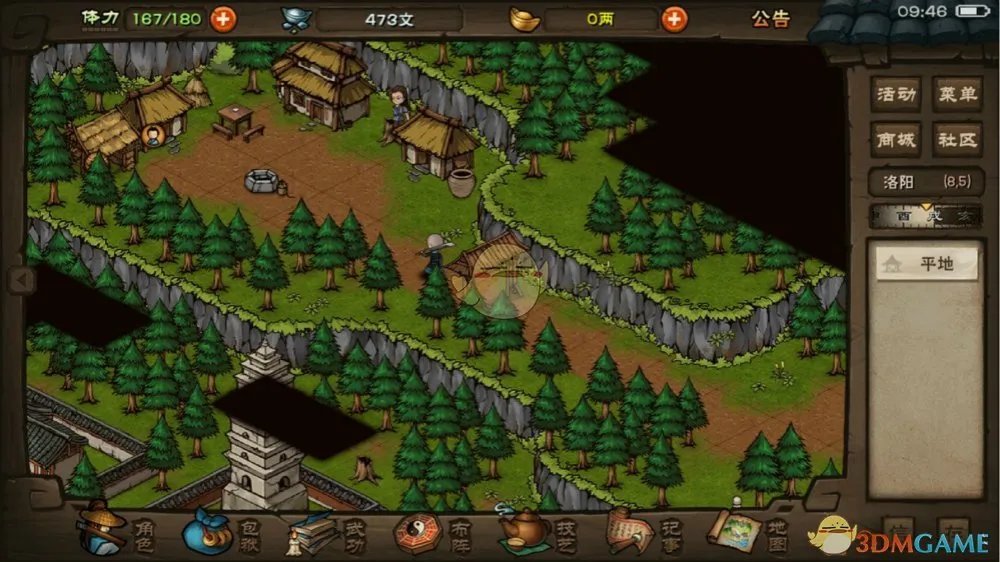
Task: Visit the 商城 shop
Action: pyautogui.click(x=895, y=139)
